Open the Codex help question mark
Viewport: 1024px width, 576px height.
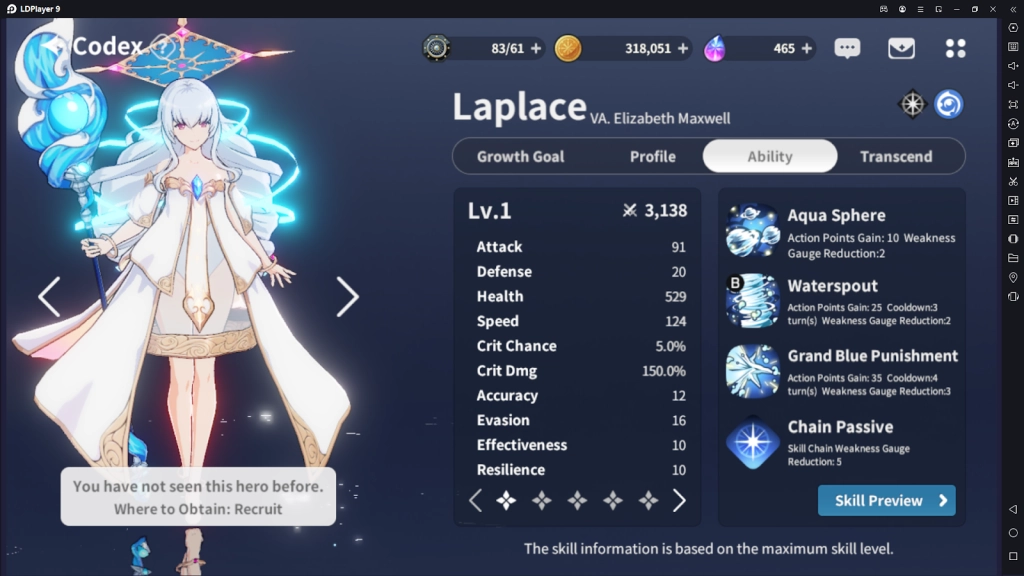point(163,46)
